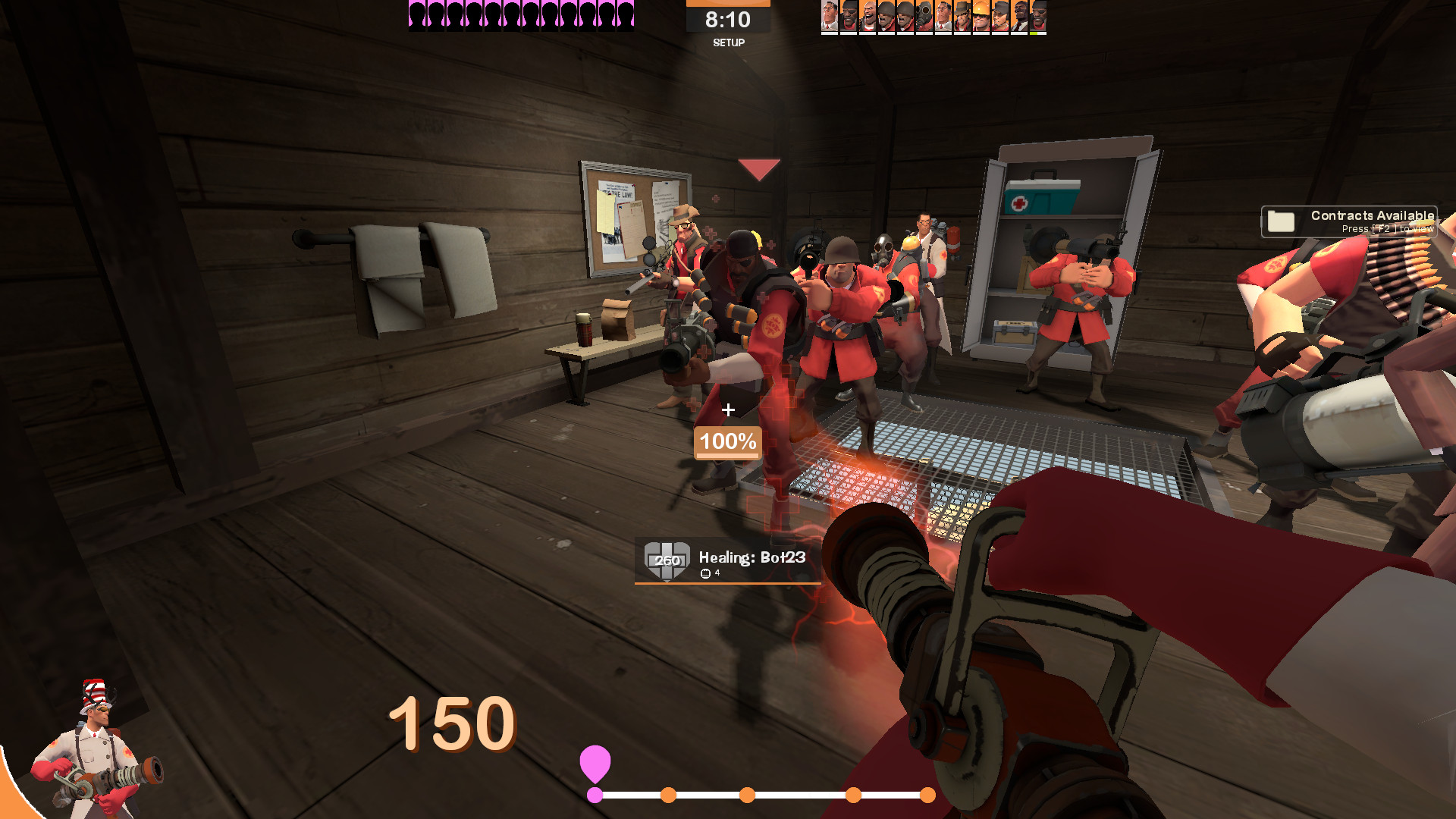The image size is (1456, 819).
Task: Select the Heavy portrait in the team lineup
Action: (x=867, y=15)
